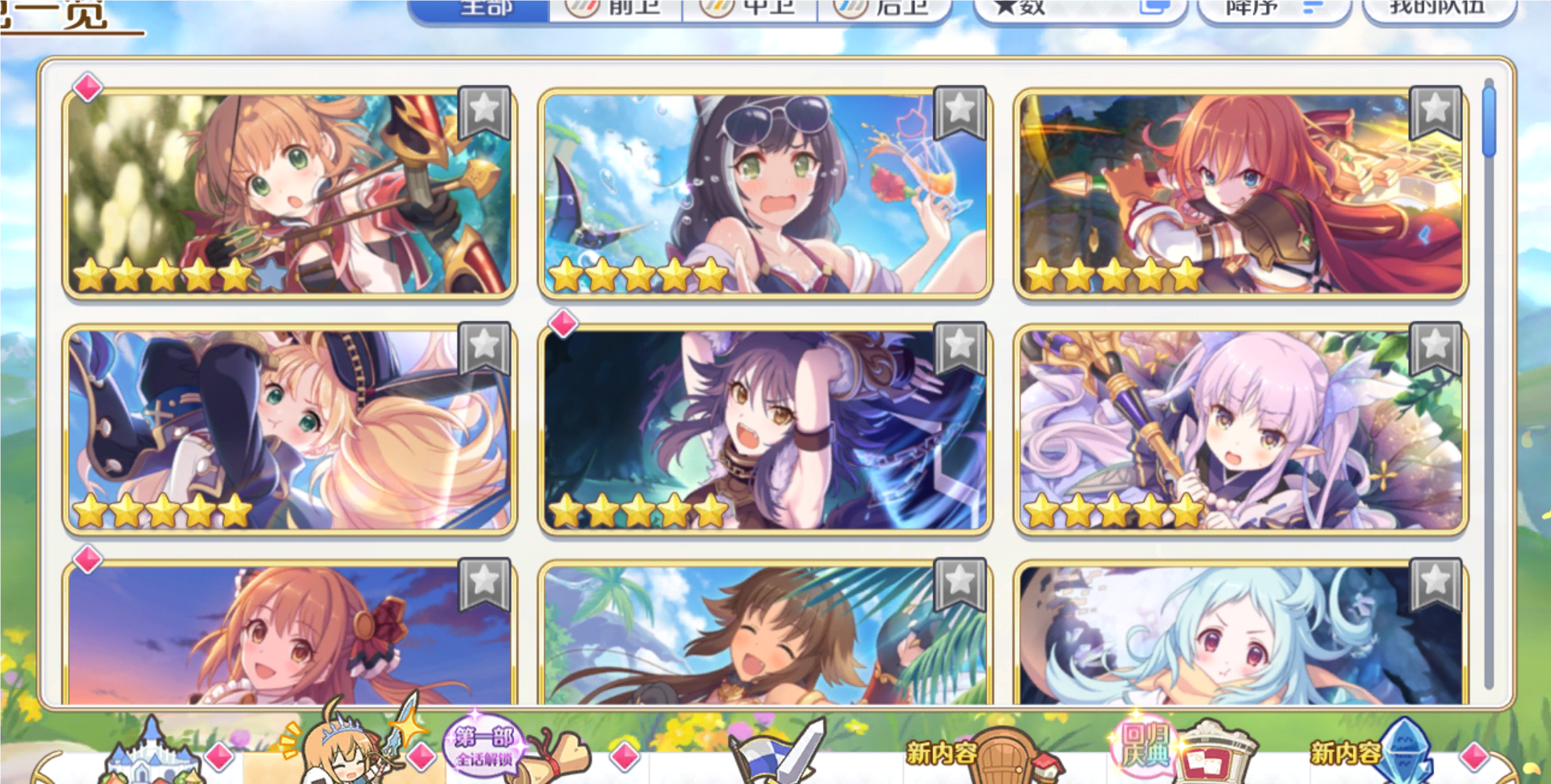The width and height of the screenshot is (1551, 784).
Task: Click the layered squares icon beside ★数
Action: [x=1156, y=7]
